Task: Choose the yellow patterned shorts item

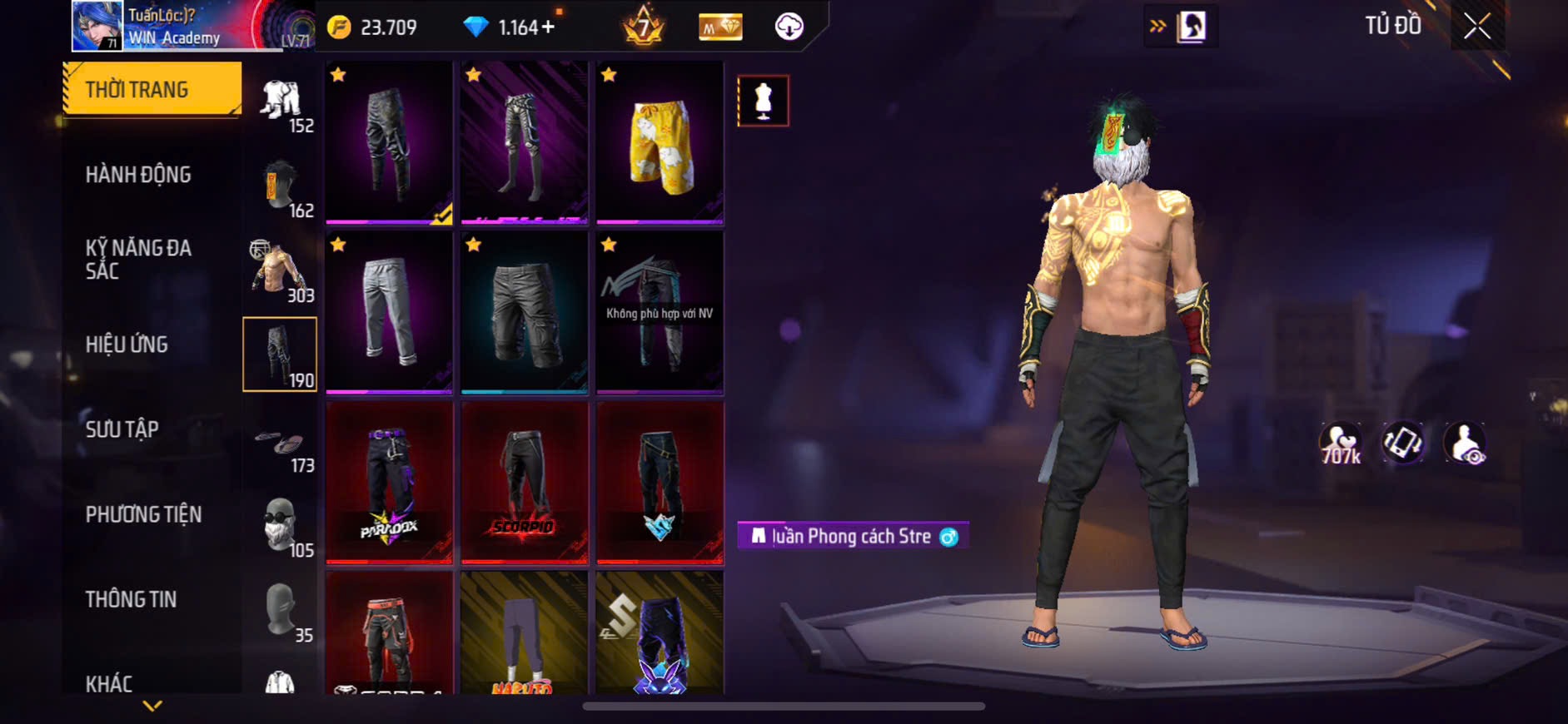Action: point(660,142)
